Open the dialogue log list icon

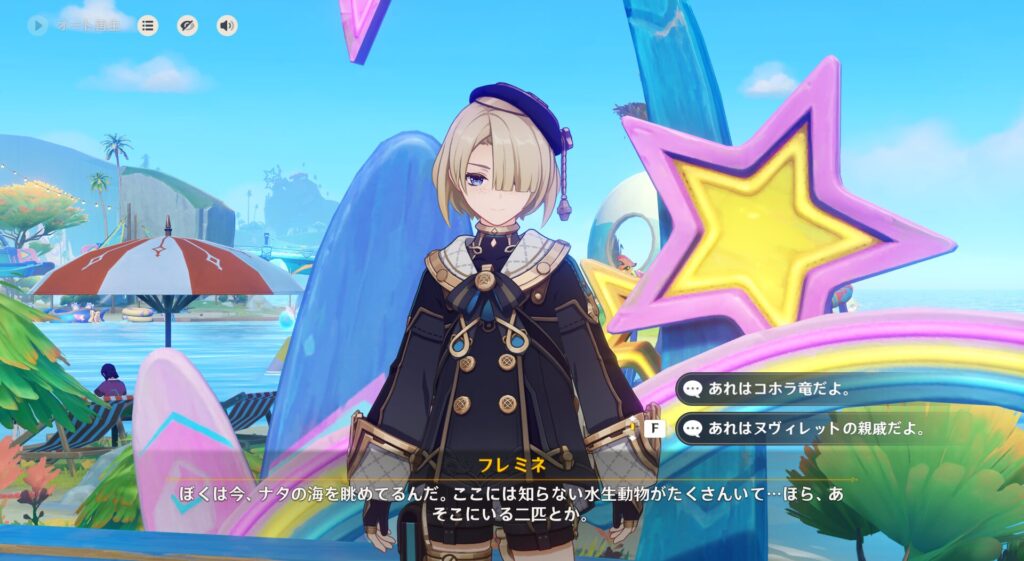click(x=148, y=25)
